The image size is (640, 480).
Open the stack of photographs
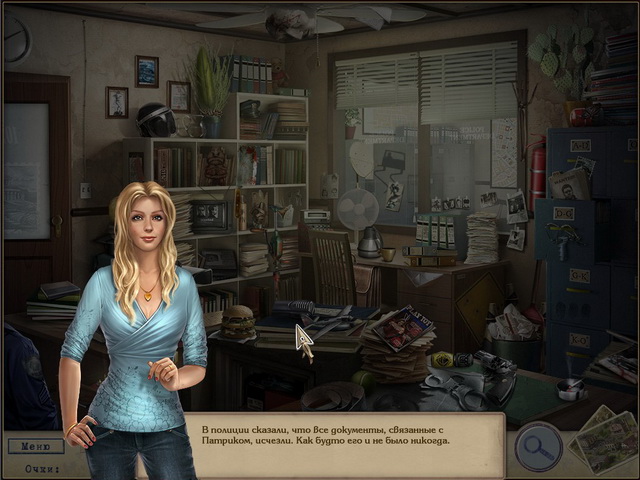point(605,438)
